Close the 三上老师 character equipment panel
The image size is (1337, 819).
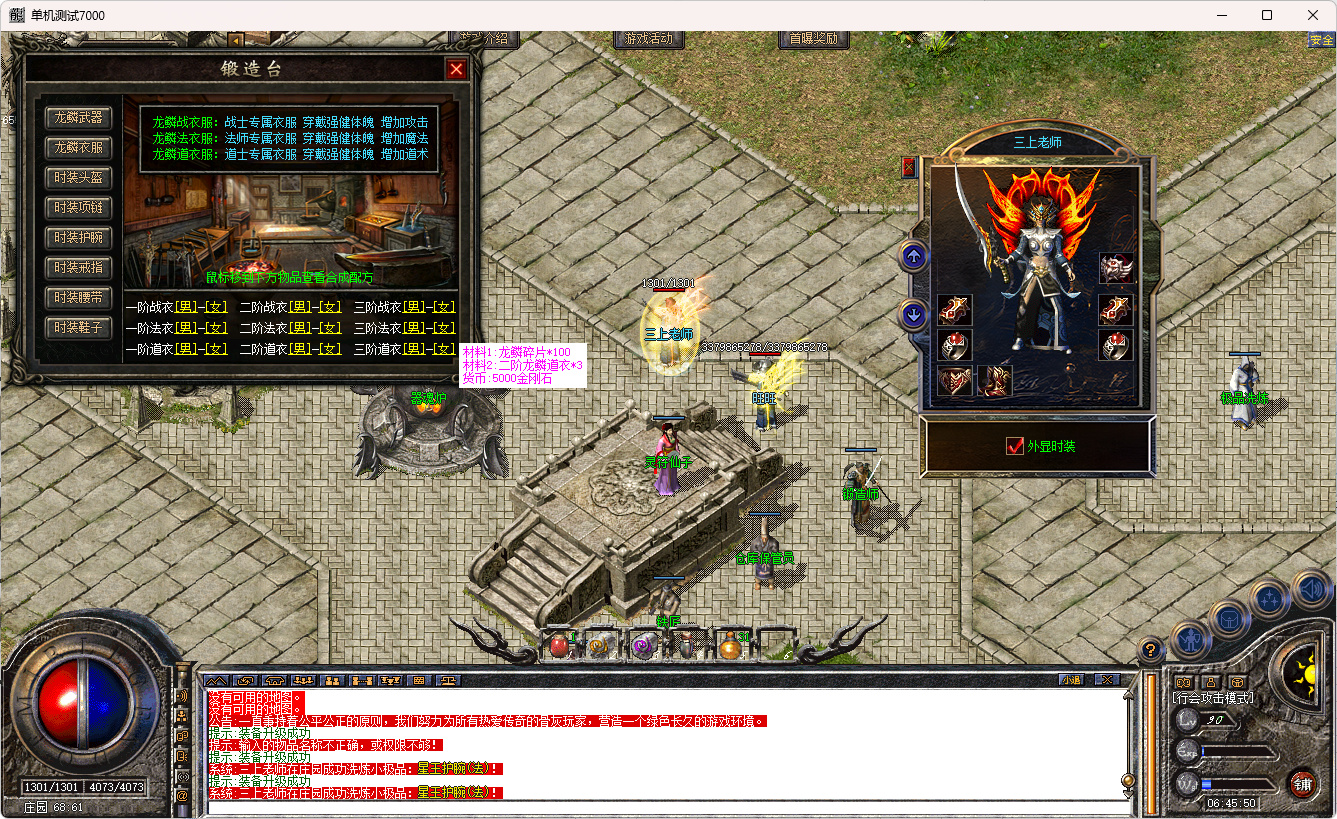point(909,167)
